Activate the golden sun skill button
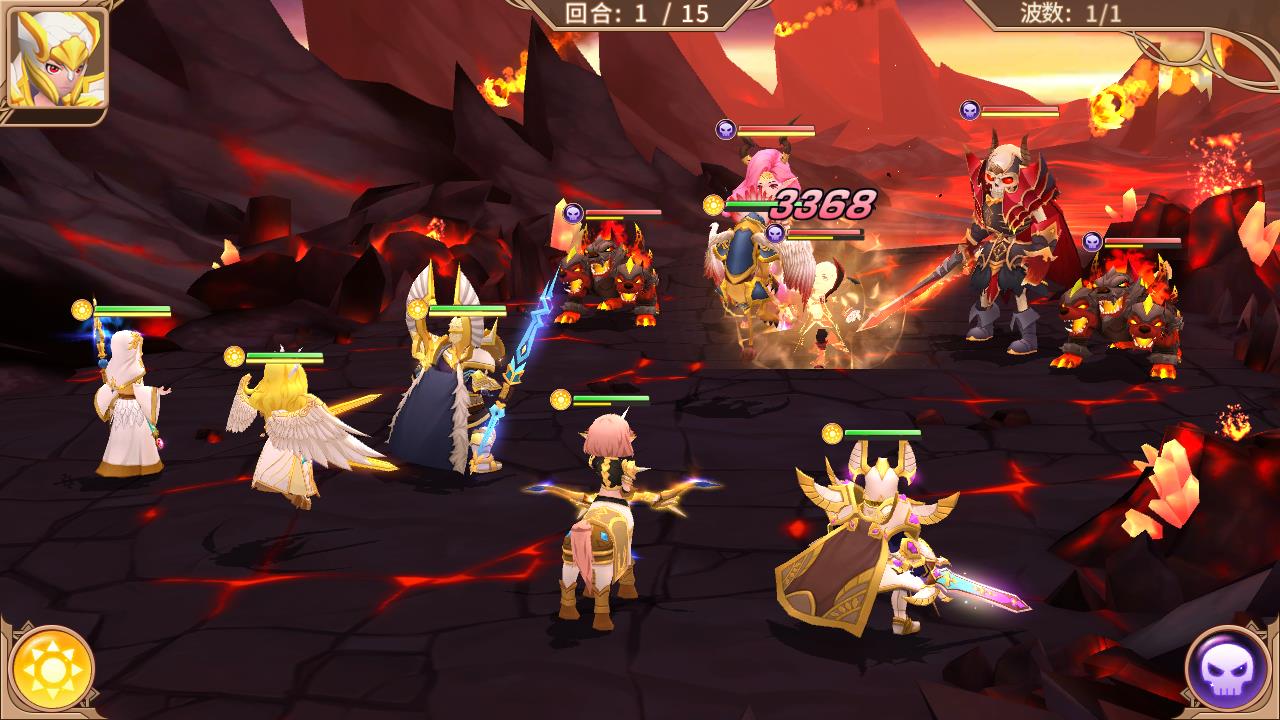1280x720 pixels. pos(52,667)
